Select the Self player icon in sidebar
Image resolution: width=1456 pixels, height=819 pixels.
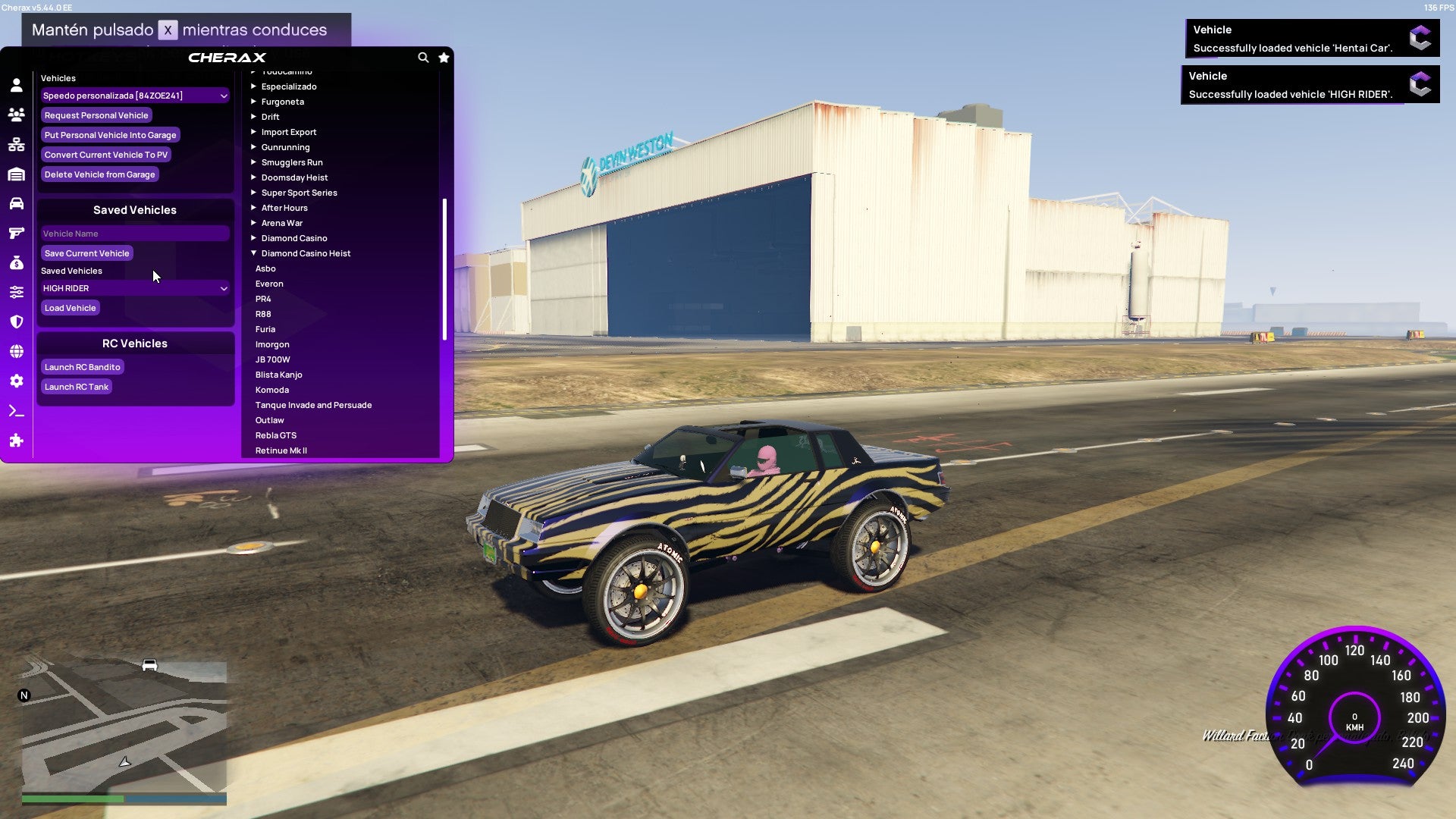(x=15, y=86)
